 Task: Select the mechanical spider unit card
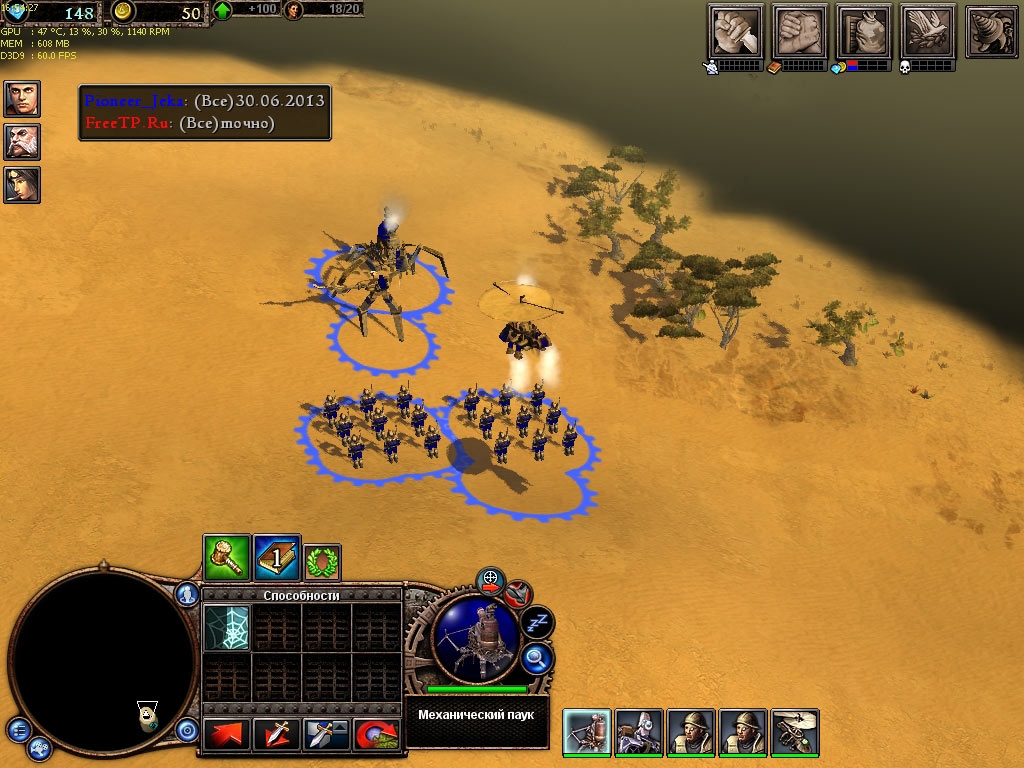[587, 732]
